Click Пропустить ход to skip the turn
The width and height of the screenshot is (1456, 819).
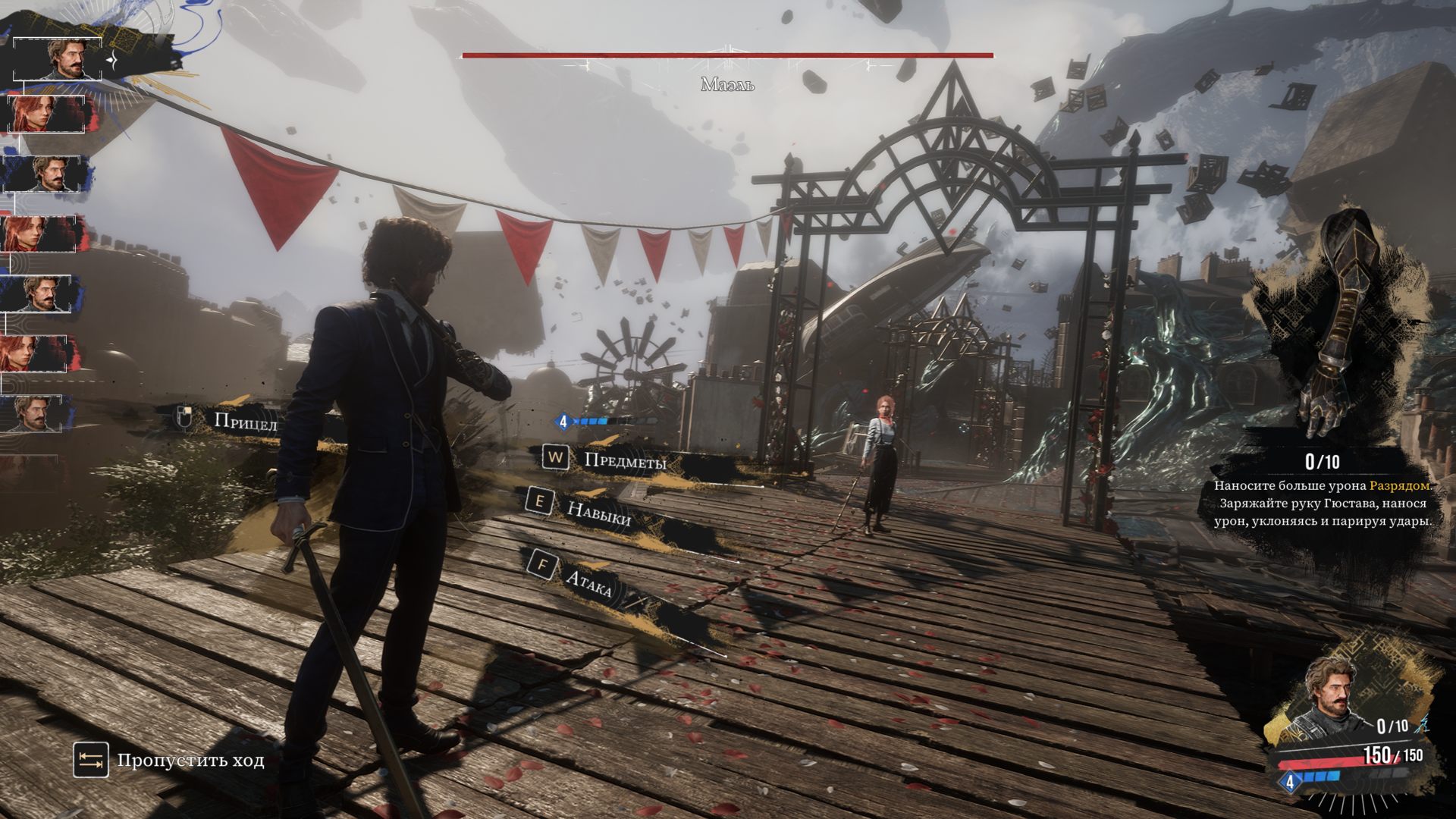click(x=190, y=760)
